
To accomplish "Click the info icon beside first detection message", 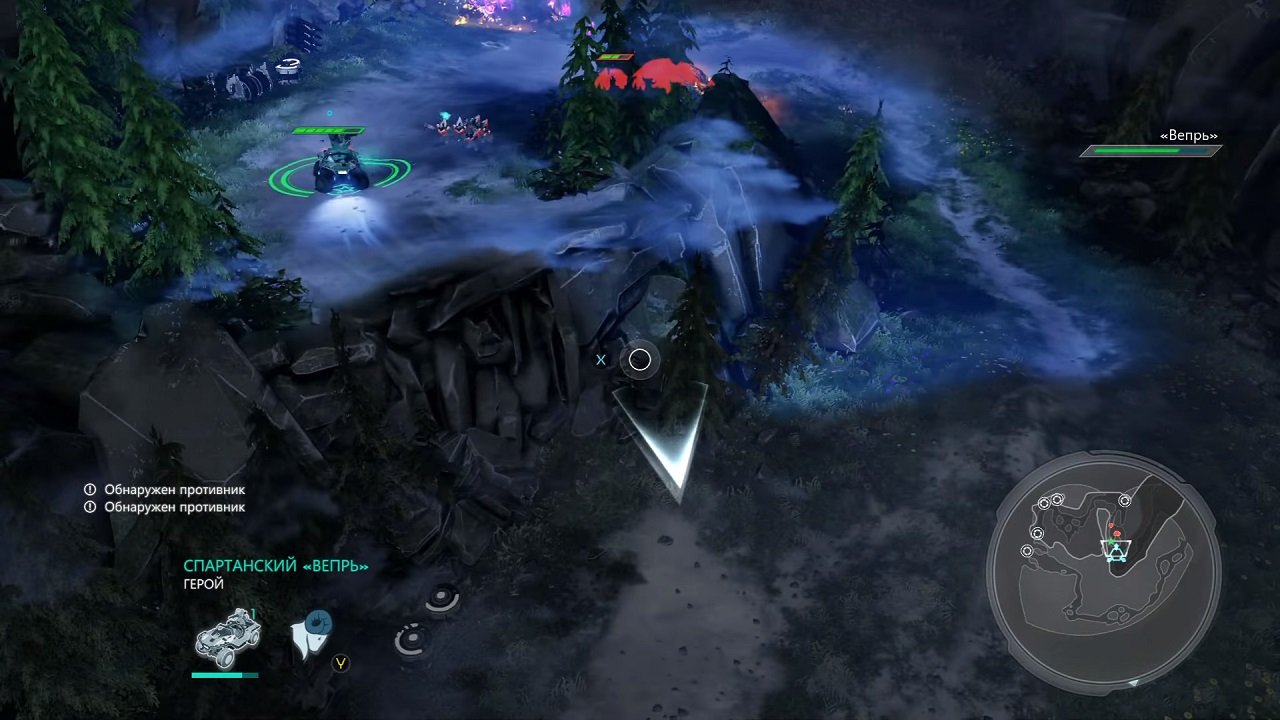I will [x=91, y=490].
